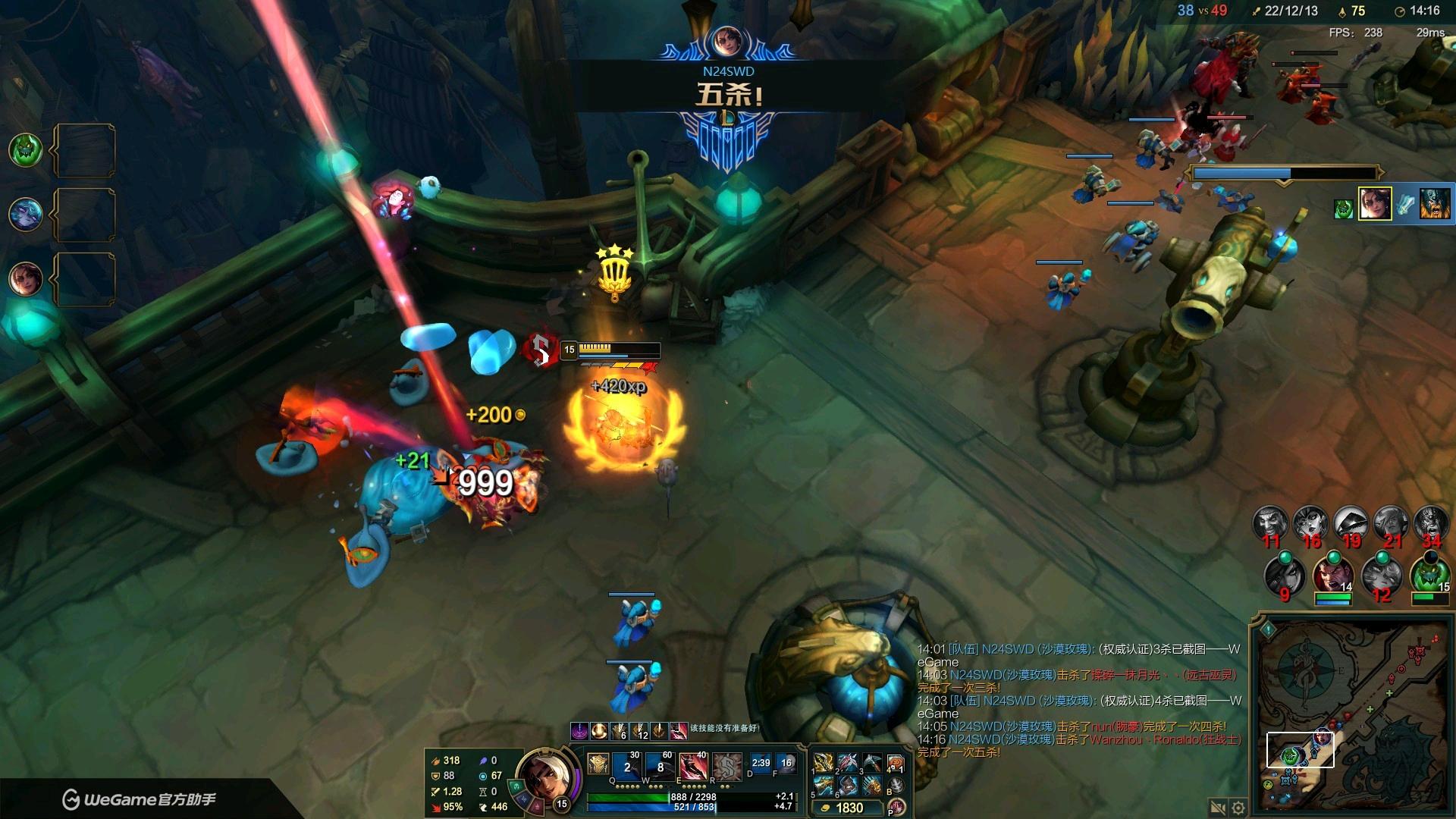Select the pickaxe item in slot 3
The width and height of the screenshot is (1456, 819).
[x=872, y=763]
